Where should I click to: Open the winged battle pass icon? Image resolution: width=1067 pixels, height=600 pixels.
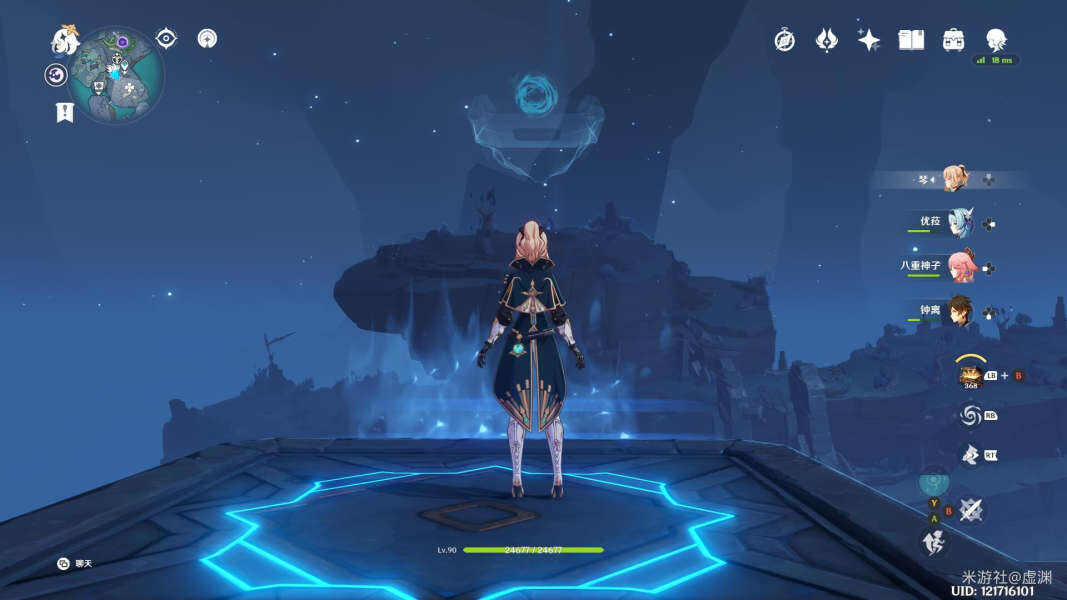[x=827, y=40]
